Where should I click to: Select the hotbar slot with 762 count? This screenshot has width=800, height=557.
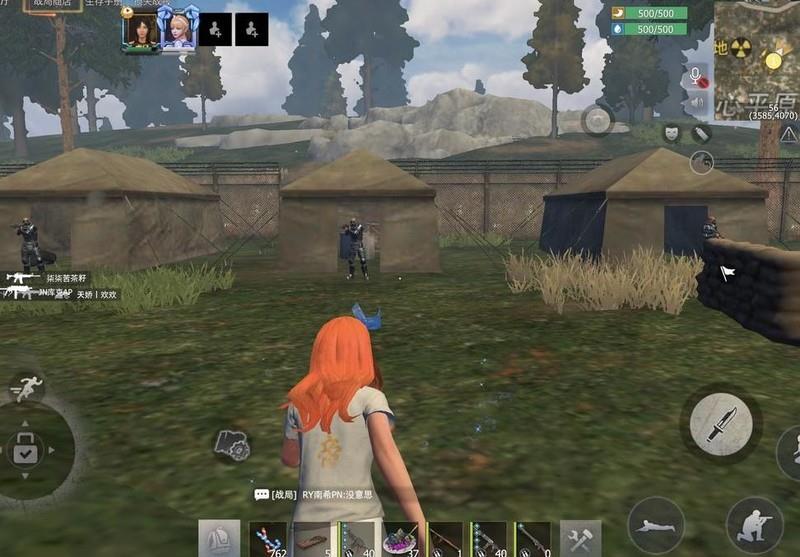tap(267, 540)
